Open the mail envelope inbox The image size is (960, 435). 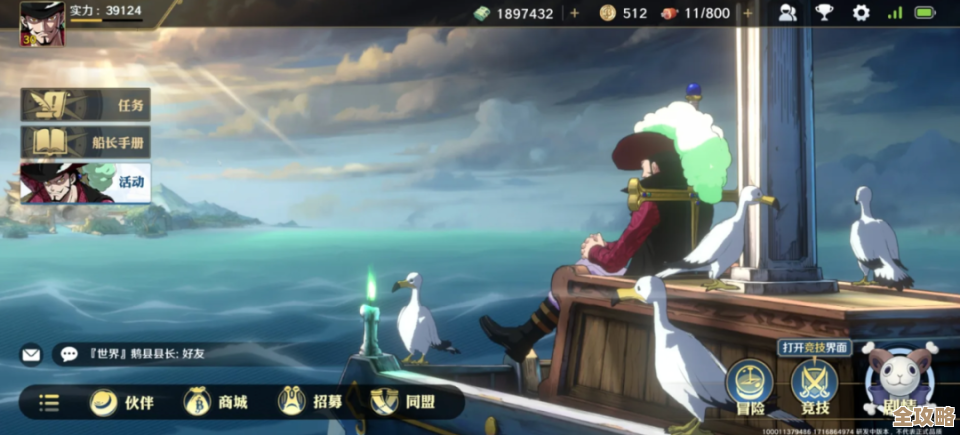coord(32,354)
